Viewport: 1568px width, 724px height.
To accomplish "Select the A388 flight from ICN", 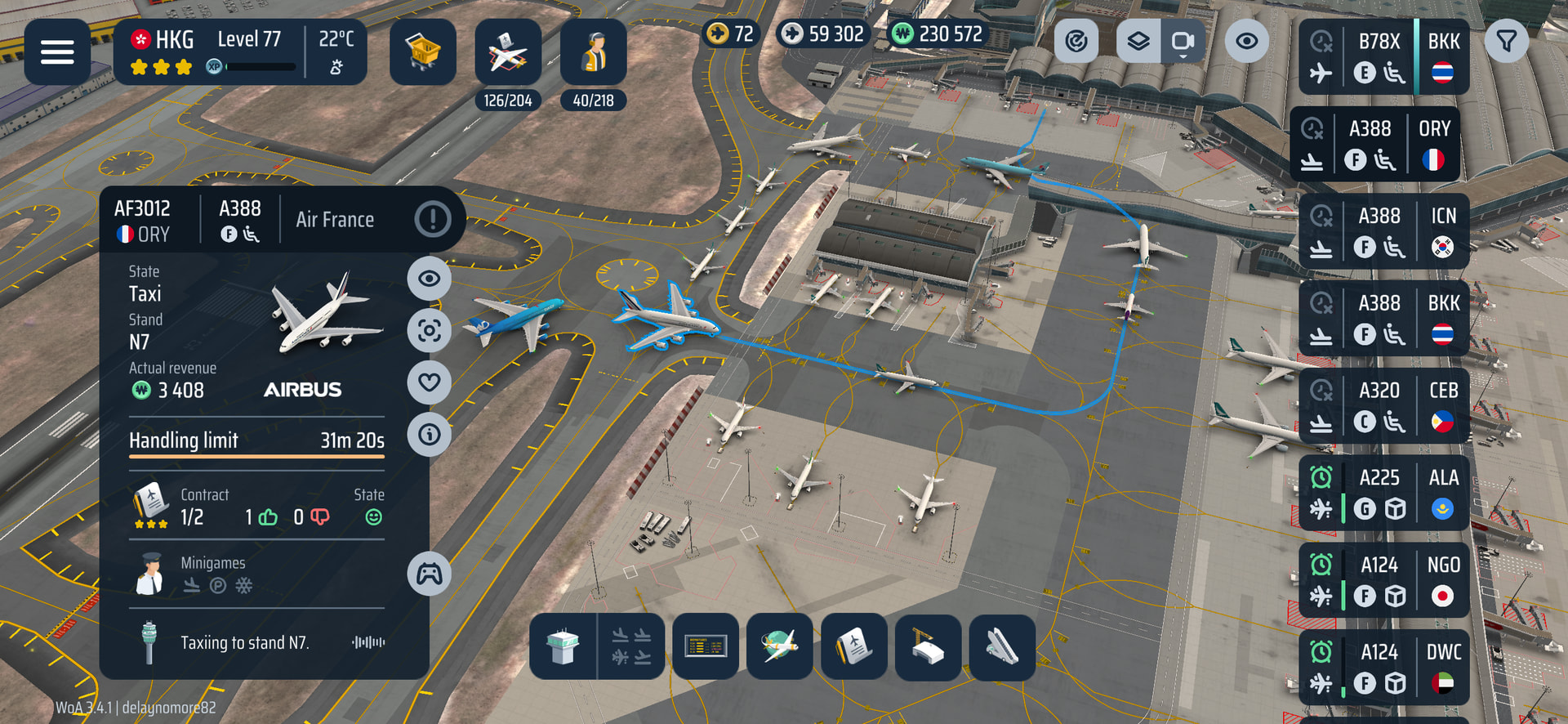I will [1383, 231].
